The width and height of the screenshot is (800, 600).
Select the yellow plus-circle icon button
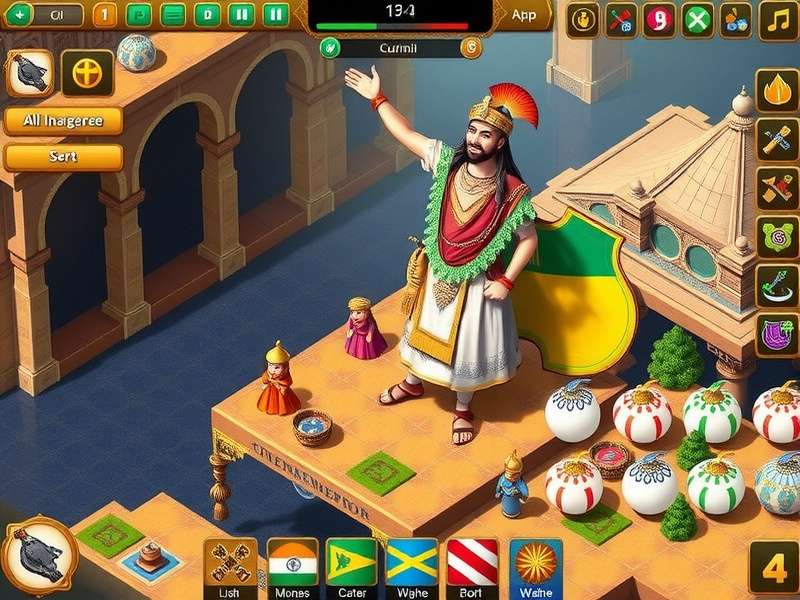click(87, 73)
